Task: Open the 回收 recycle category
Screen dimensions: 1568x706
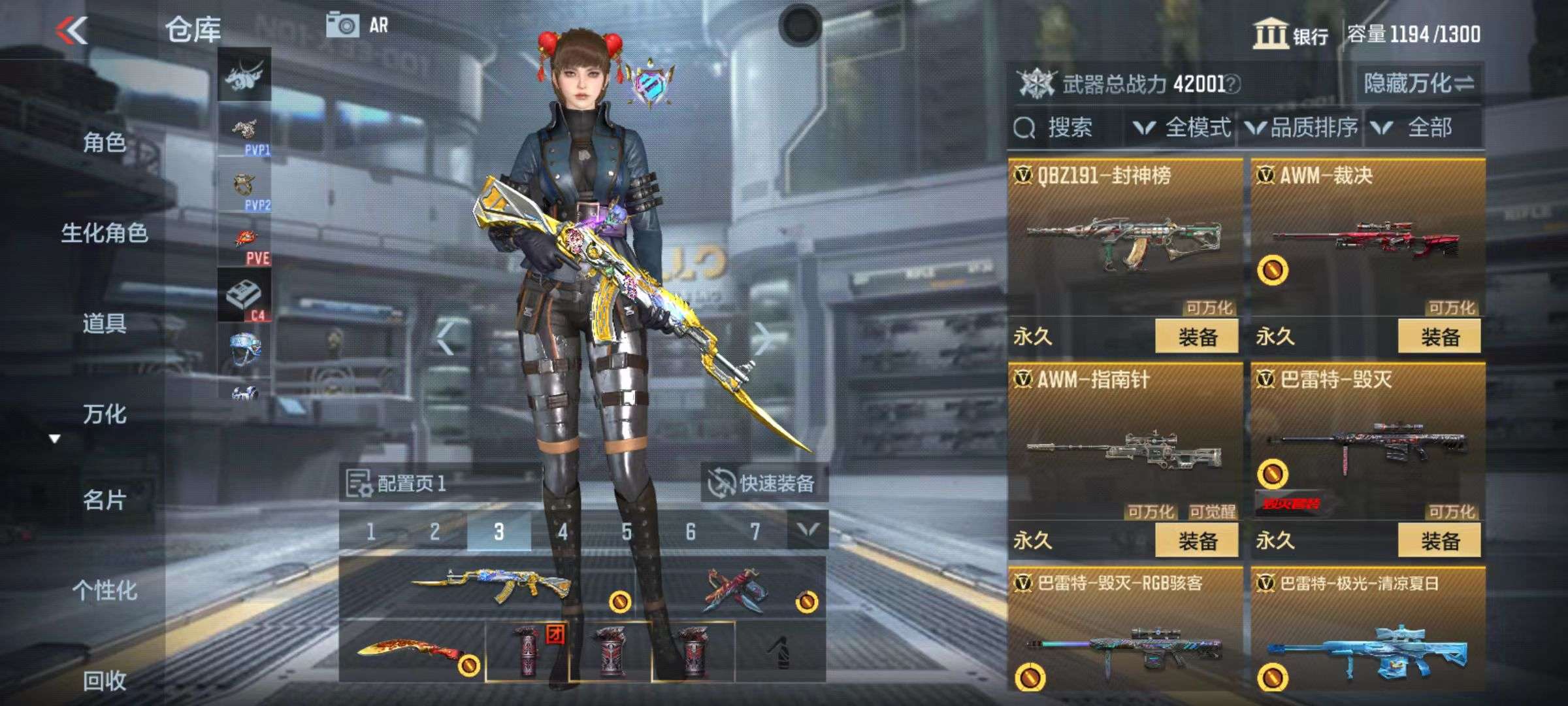Action: tap(105, 681)
